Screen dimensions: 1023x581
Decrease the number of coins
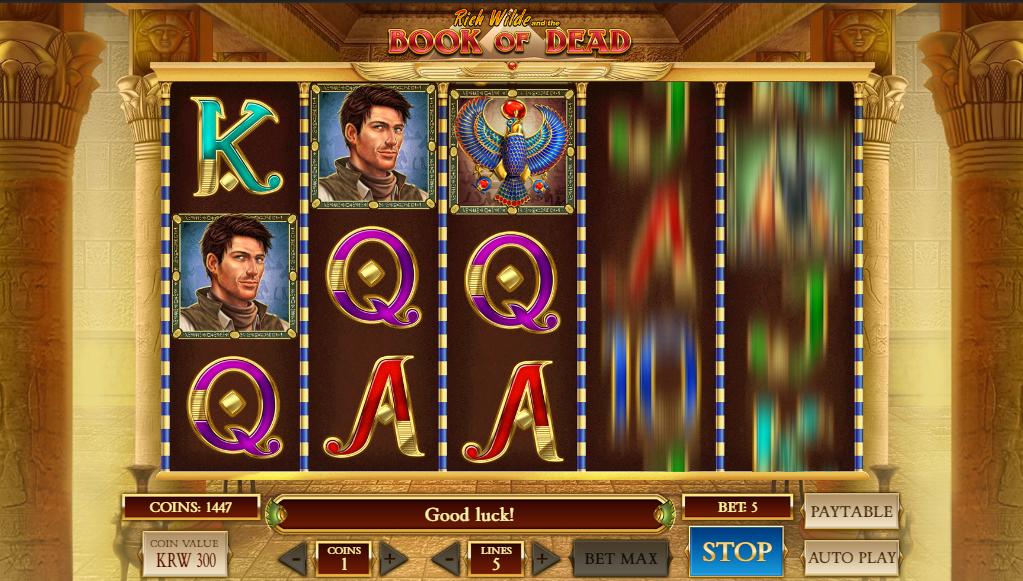[x=293, y=558]
